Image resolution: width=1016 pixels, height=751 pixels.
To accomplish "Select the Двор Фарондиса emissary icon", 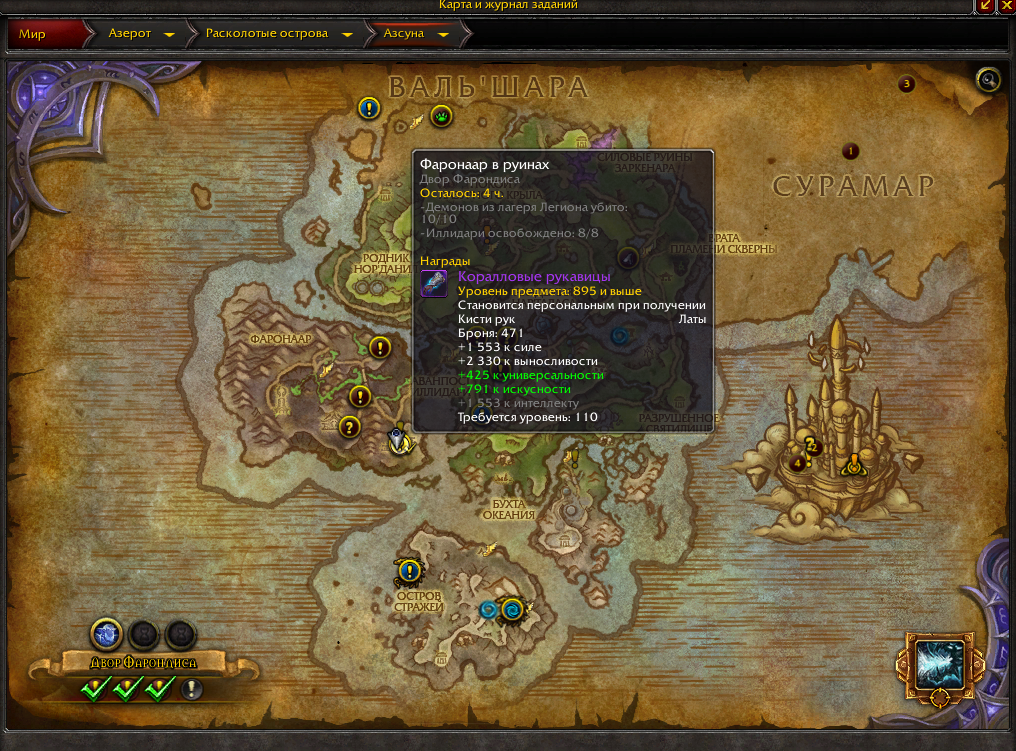I will [106, 633].
